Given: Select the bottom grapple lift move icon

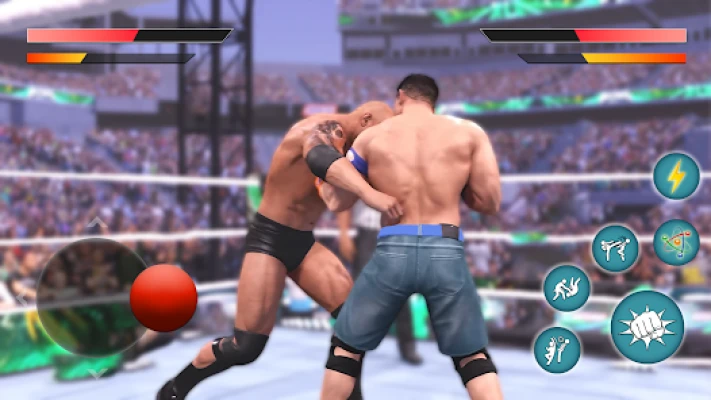Looking at the screenshot, I should (557, 349).
